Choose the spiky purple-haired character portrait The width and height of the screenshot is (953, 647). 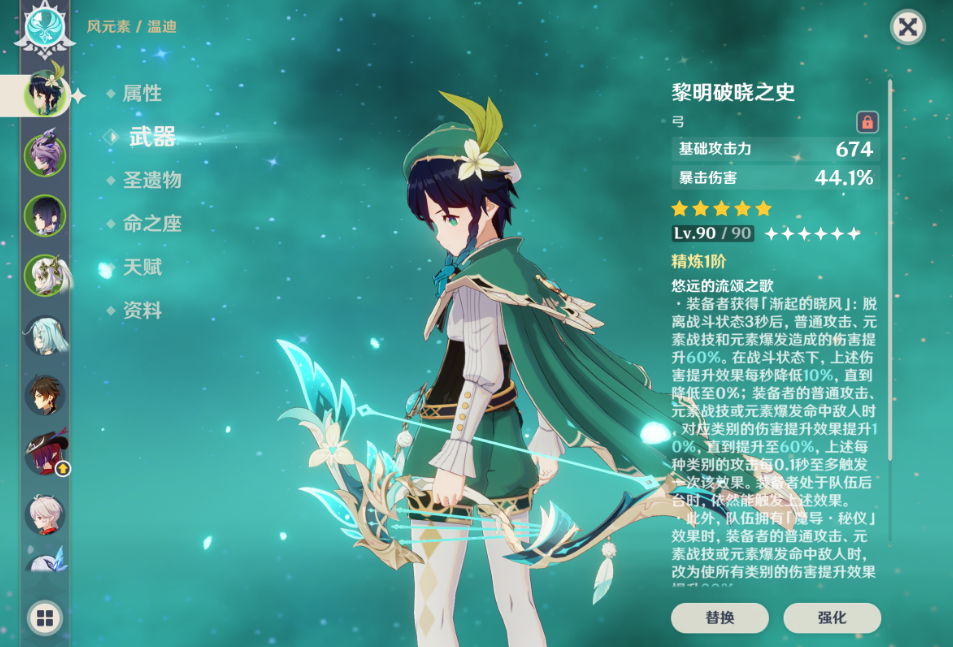(x=45, y=155)
